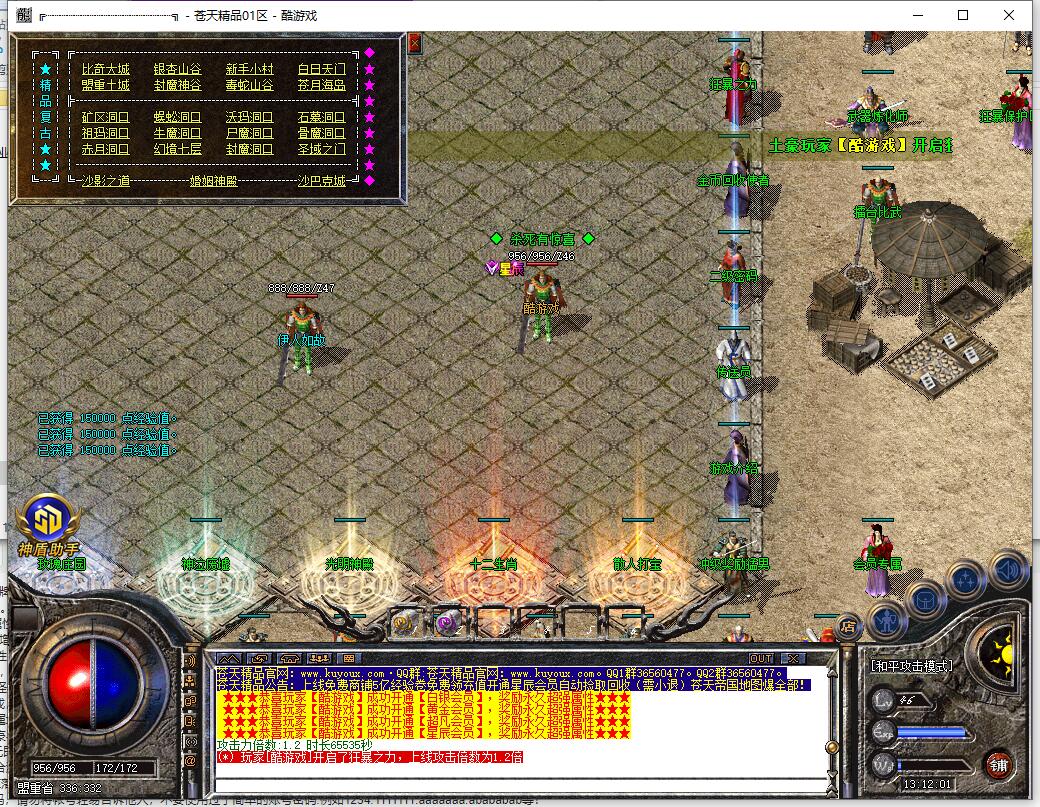This screenshot has height=807, width=1040.
Task: Teleport to 比奇大城
Action: coord(105,69)
